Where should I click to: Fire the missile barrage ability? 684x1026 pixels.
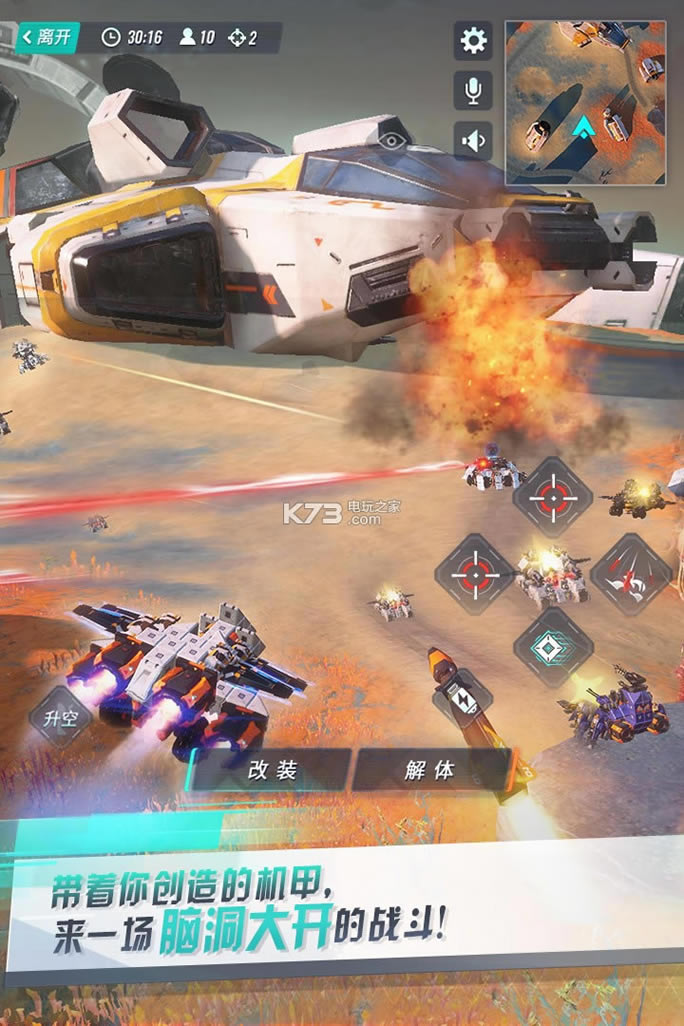tap(630, 573)
